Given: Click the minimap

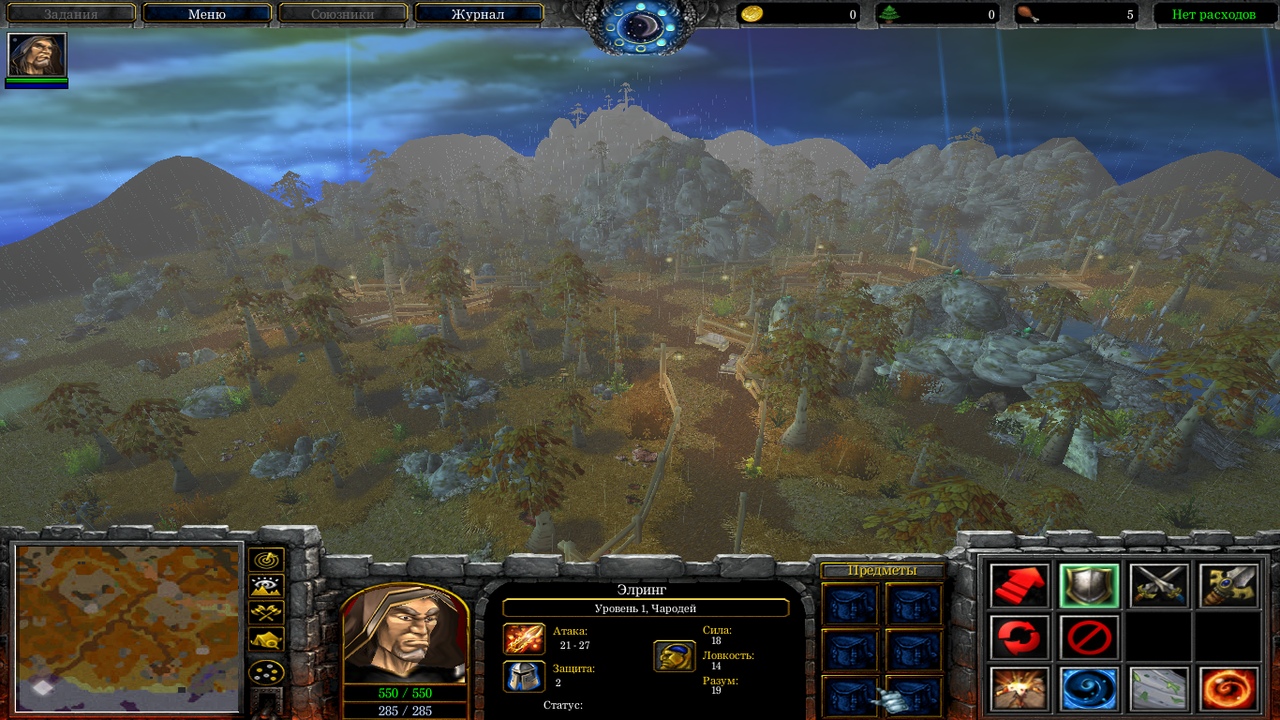Looking at the screenshot, I should 128,628.
